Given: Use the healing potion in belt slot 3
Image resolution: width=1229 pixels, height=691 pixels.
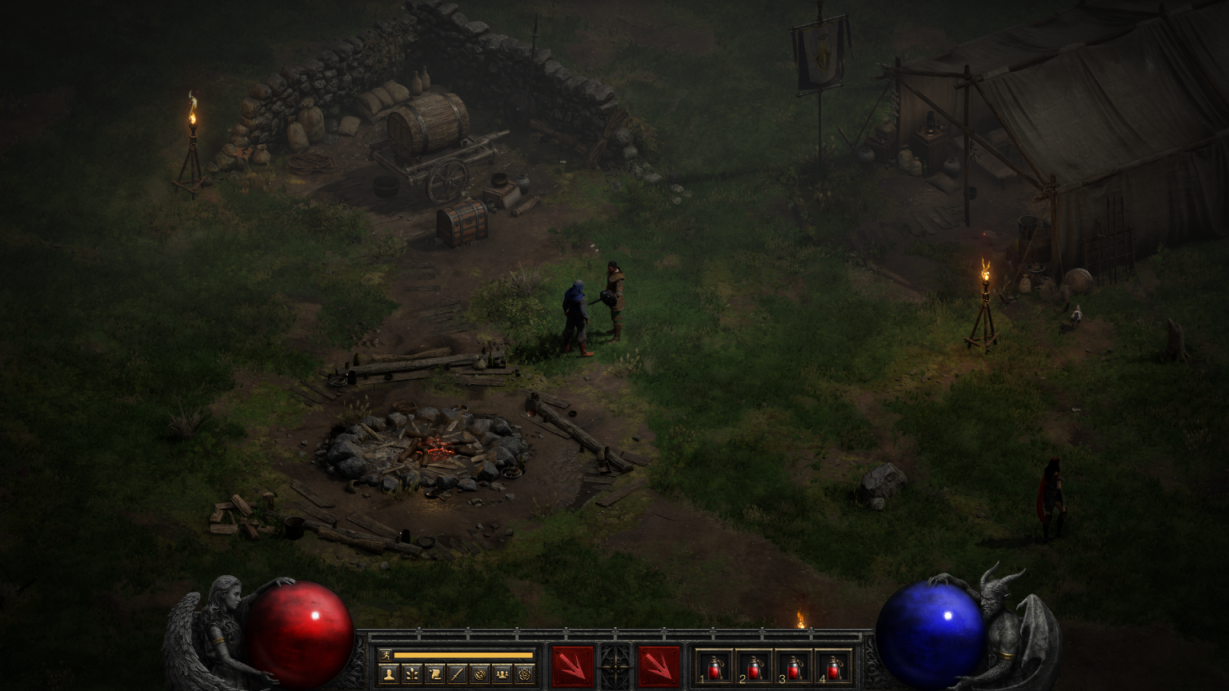Looking at the screenshot, I should [x=793, y=667].
